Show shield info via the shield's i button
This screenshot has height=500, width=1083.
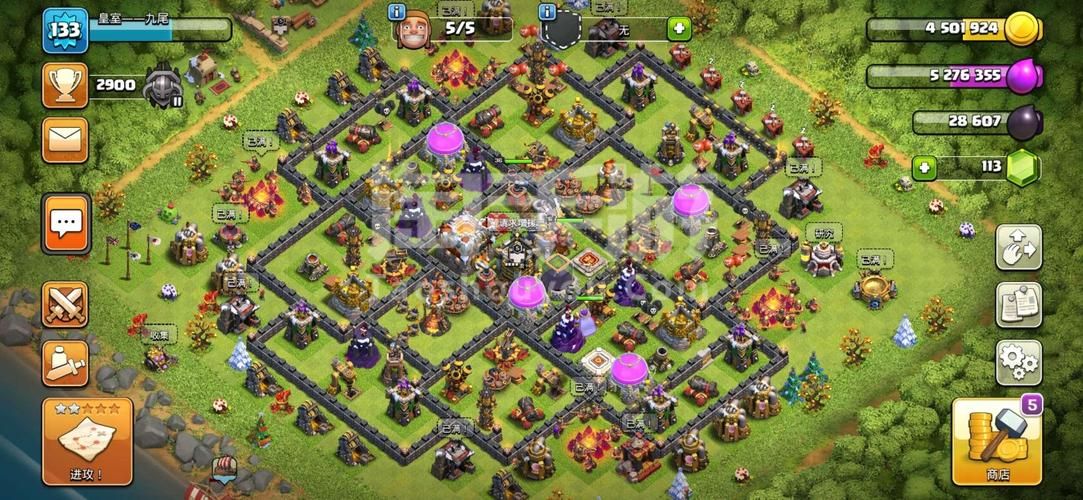548,13
